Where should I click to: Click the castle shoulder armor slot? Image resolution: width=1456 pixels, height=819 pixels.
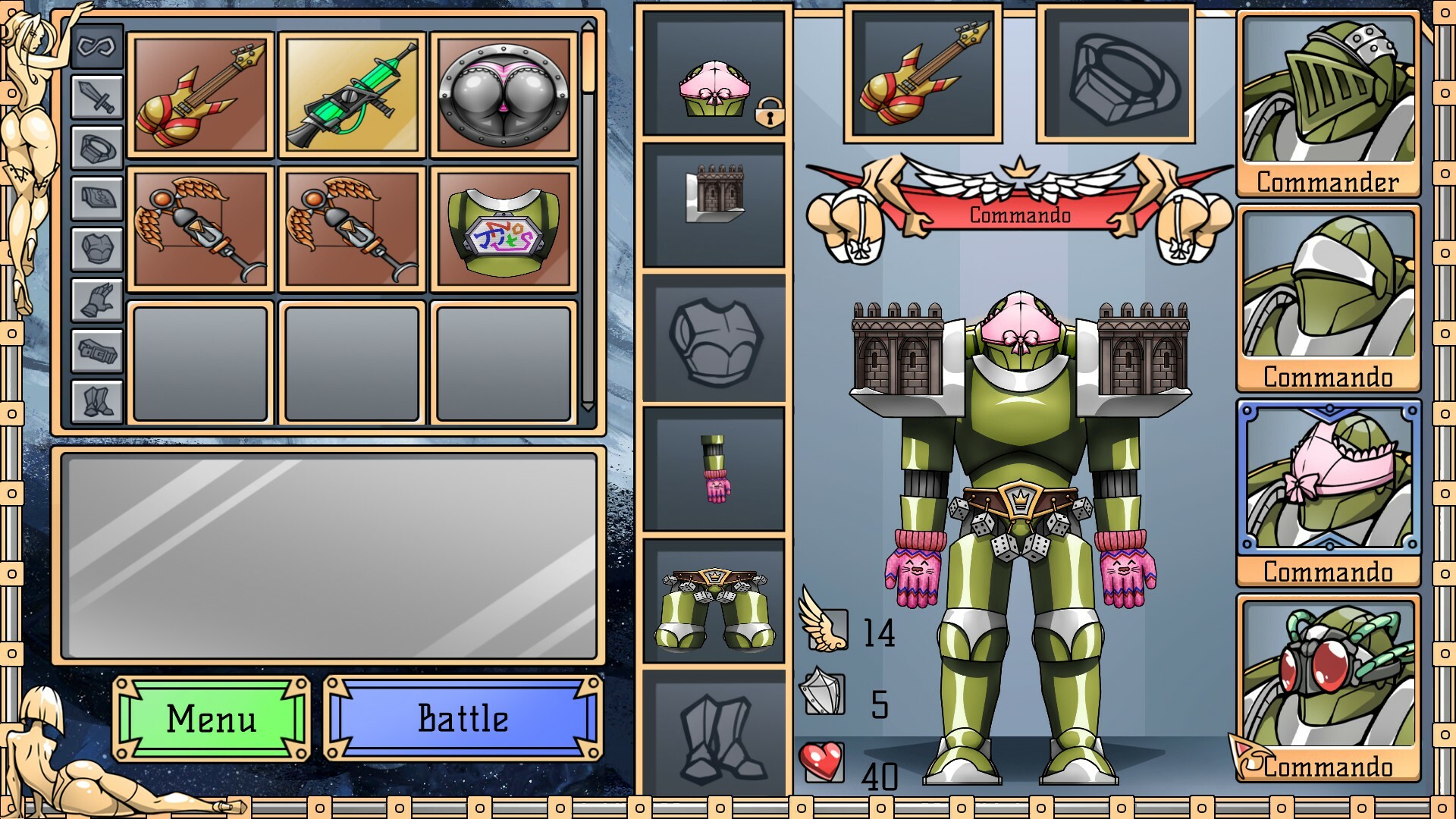point(714,201)
